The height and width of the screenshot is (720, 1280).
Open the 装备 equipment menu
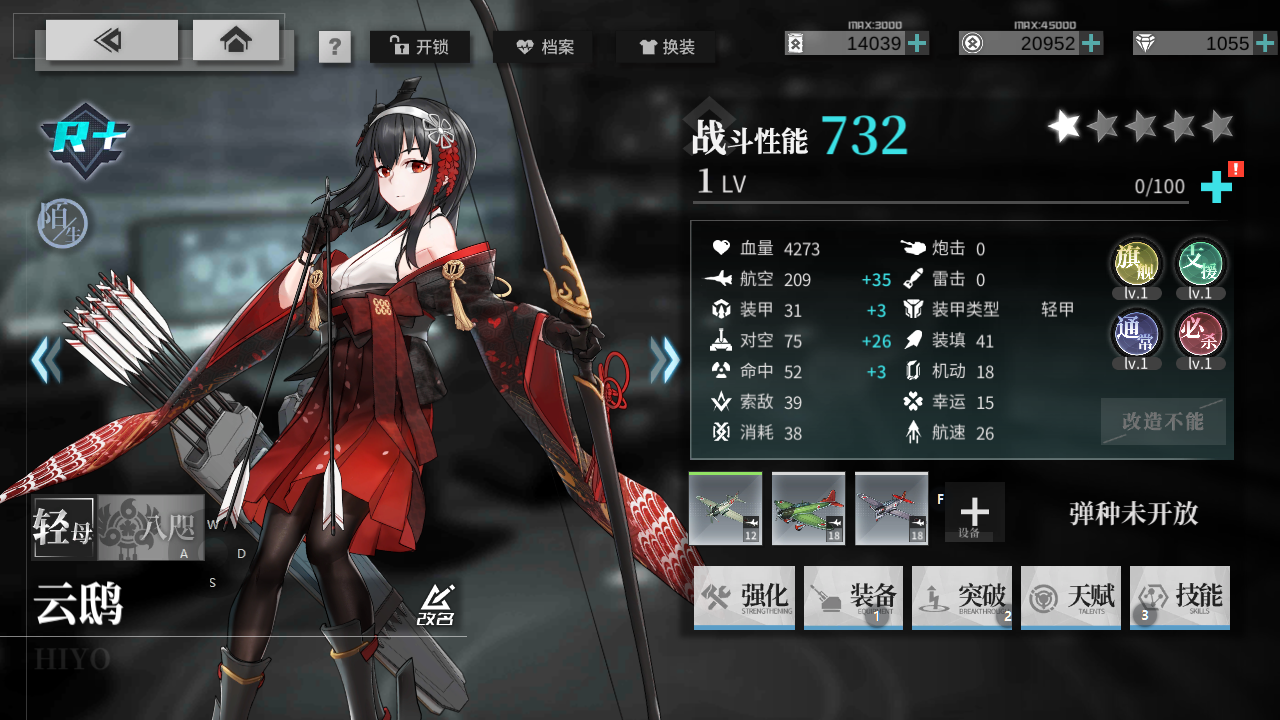[x=853, y=598]
